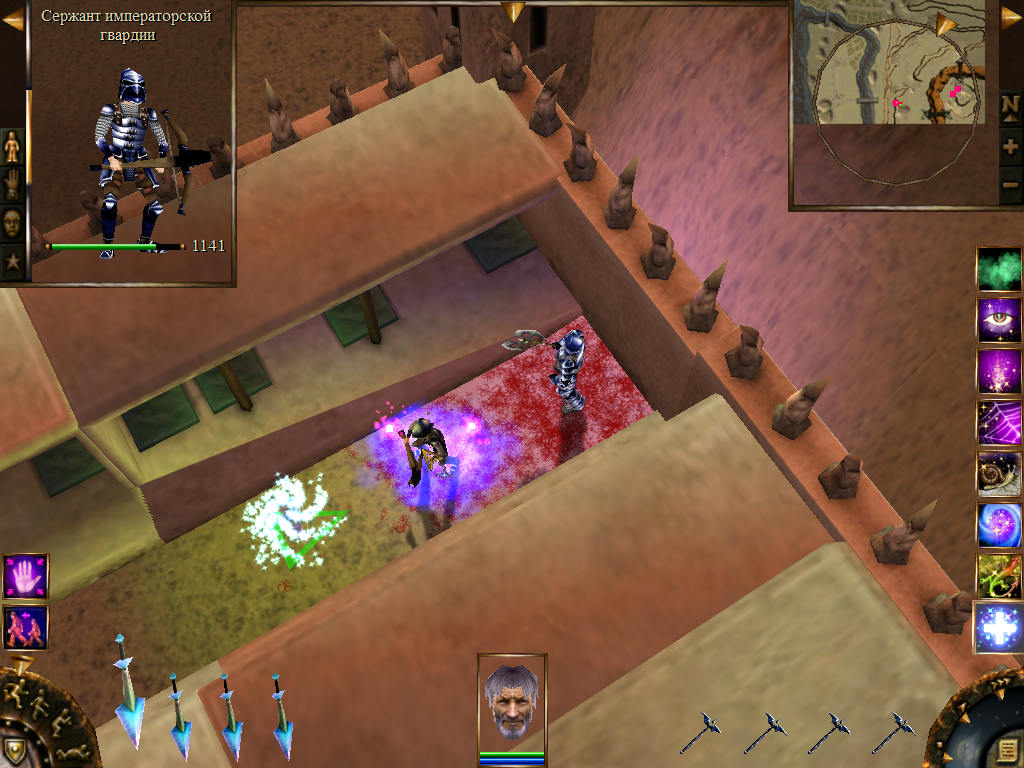The width and height of the screenshot is (1024, 768).
Task: Click the open hand action icon
Action: click(25, 577)
